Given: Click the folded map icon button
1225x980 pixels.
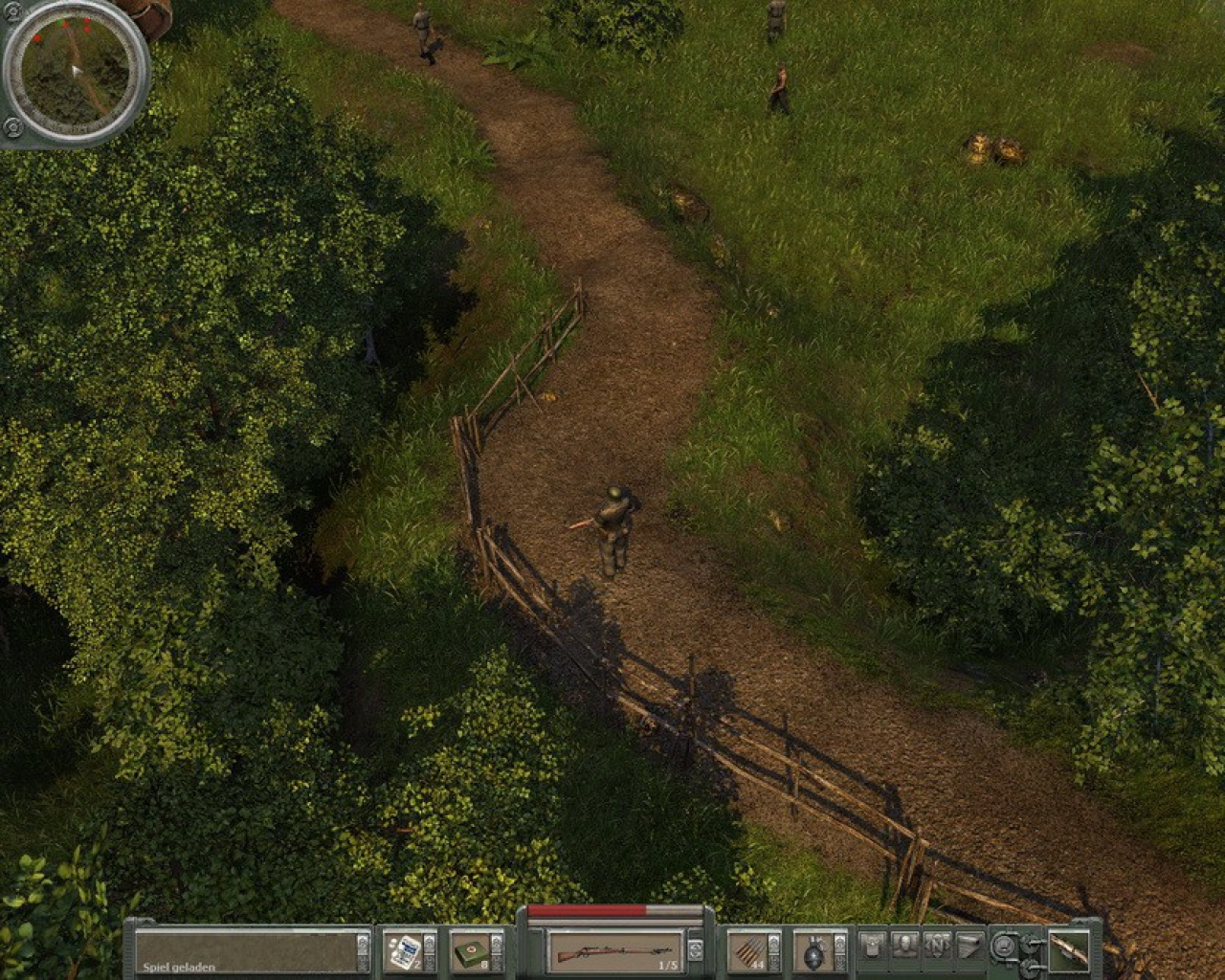Looking at the screenshot, I should click(x=969, y=946).
